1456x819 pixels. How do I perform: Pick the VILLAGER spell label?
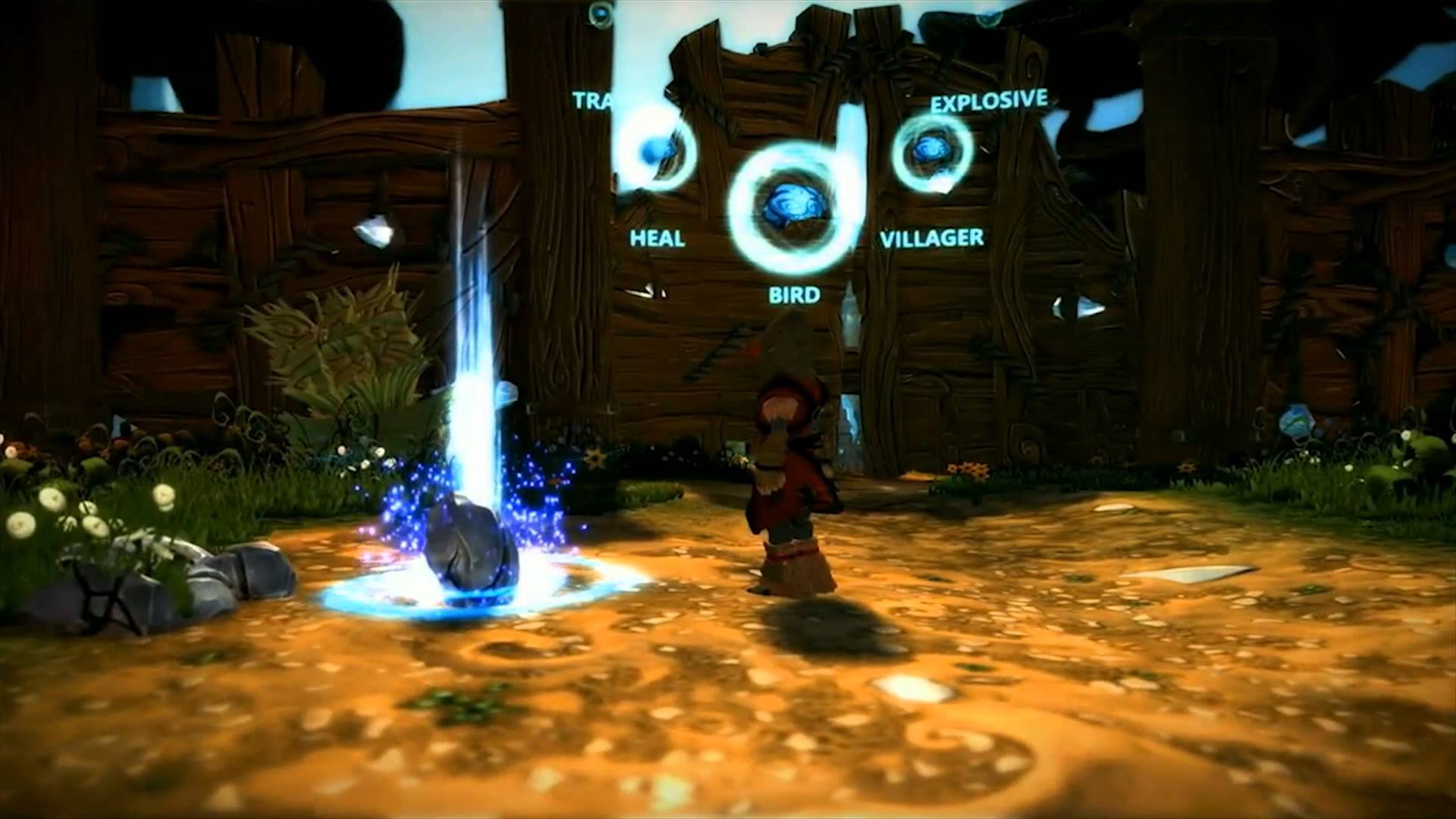pos(931,239)
